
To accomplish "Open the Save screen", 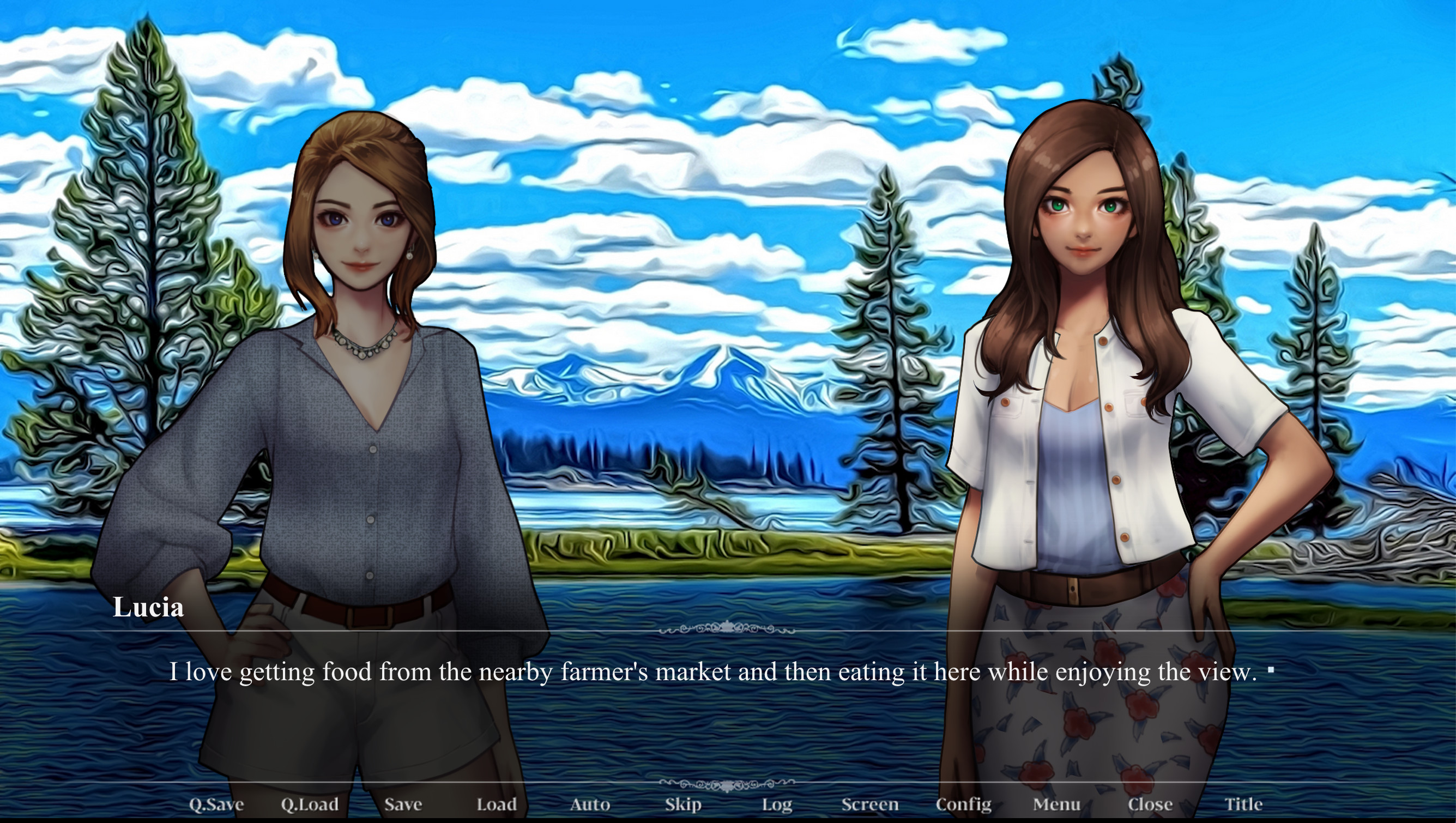I will pyautogui.click(x=403, y=803).
